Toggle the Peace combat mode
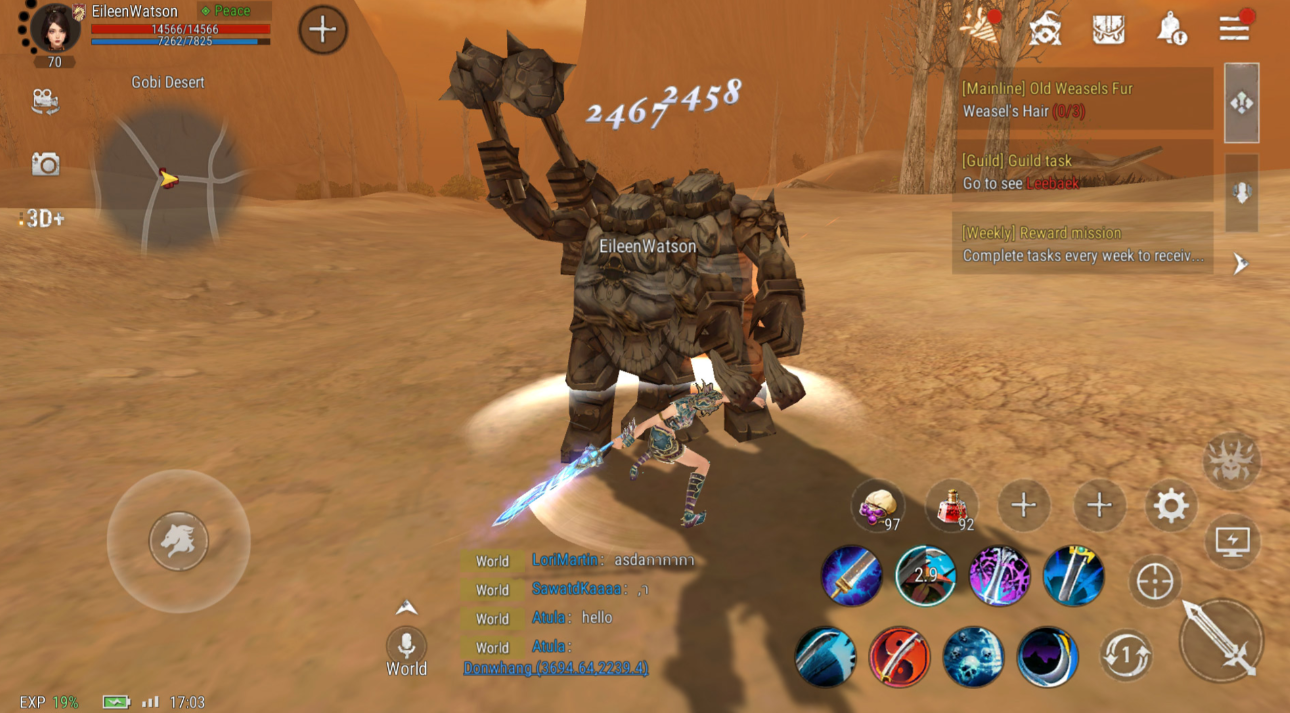 tap(234, 11)
